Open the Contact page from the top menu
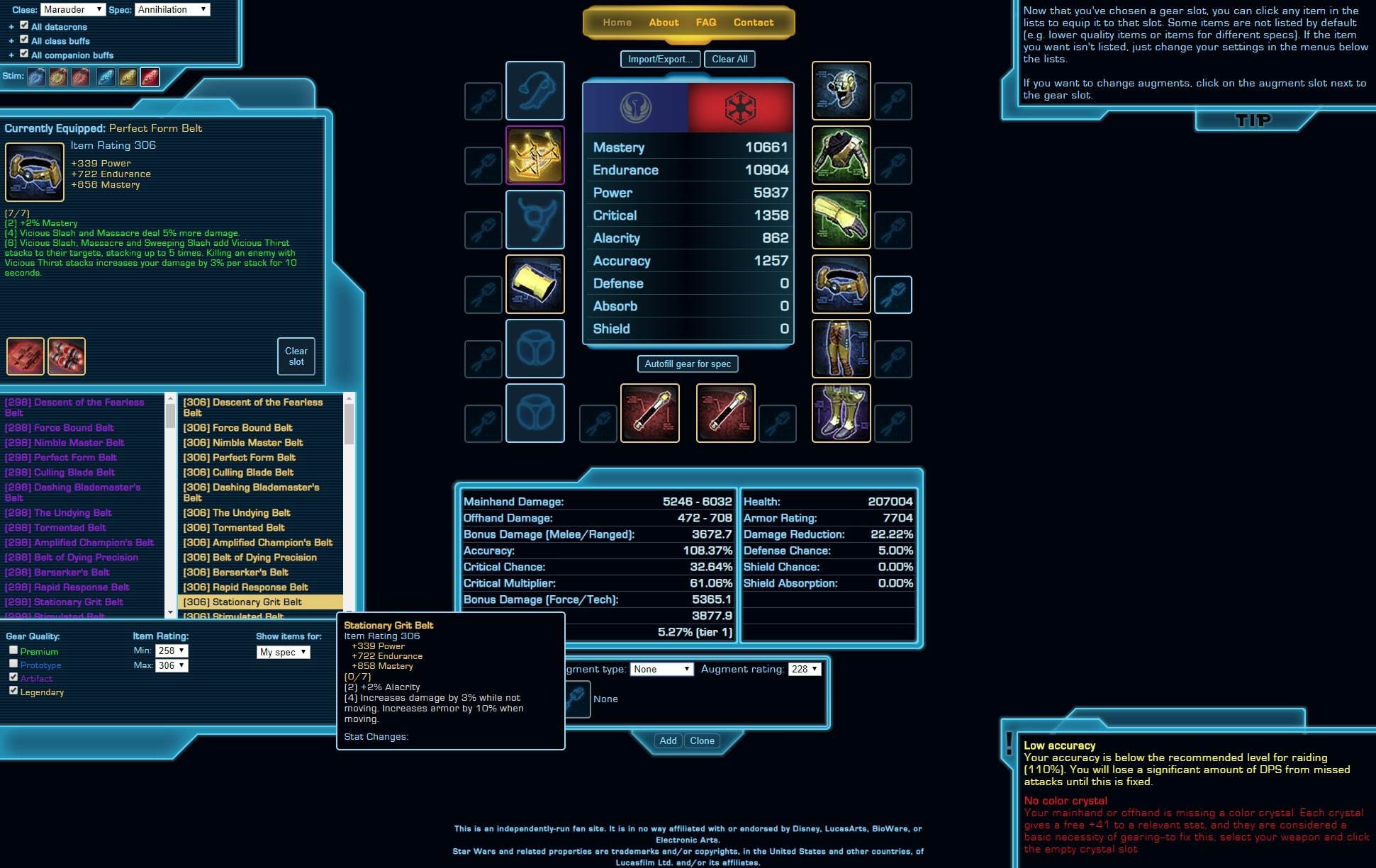 [x=754, y=22]
